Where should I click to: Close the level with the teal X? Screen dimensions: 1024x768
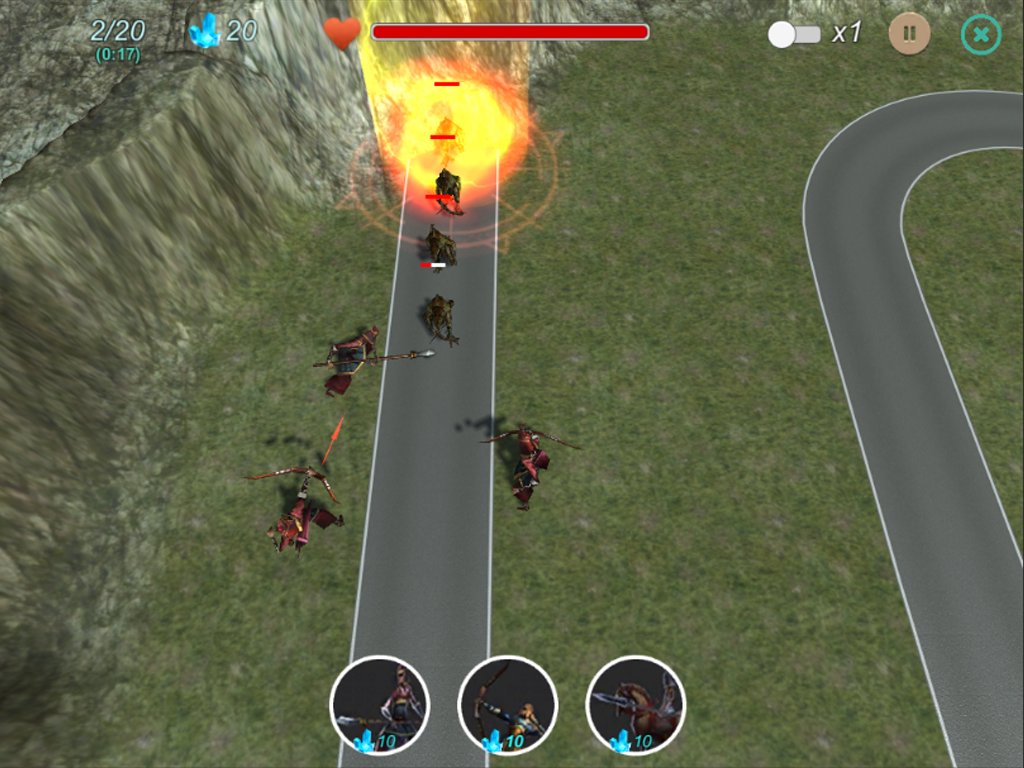981,34
